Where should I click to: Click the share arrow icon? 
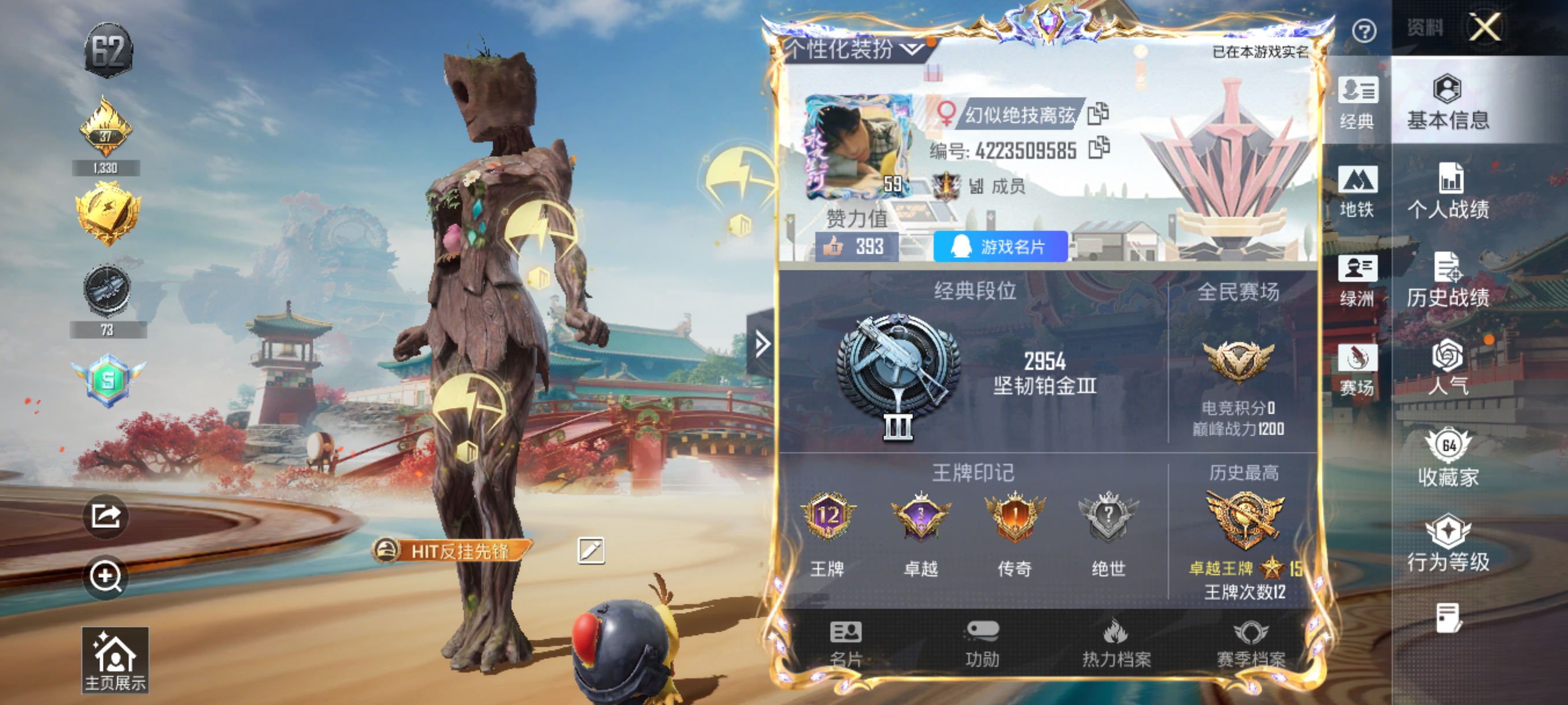[x=106, y=517]
